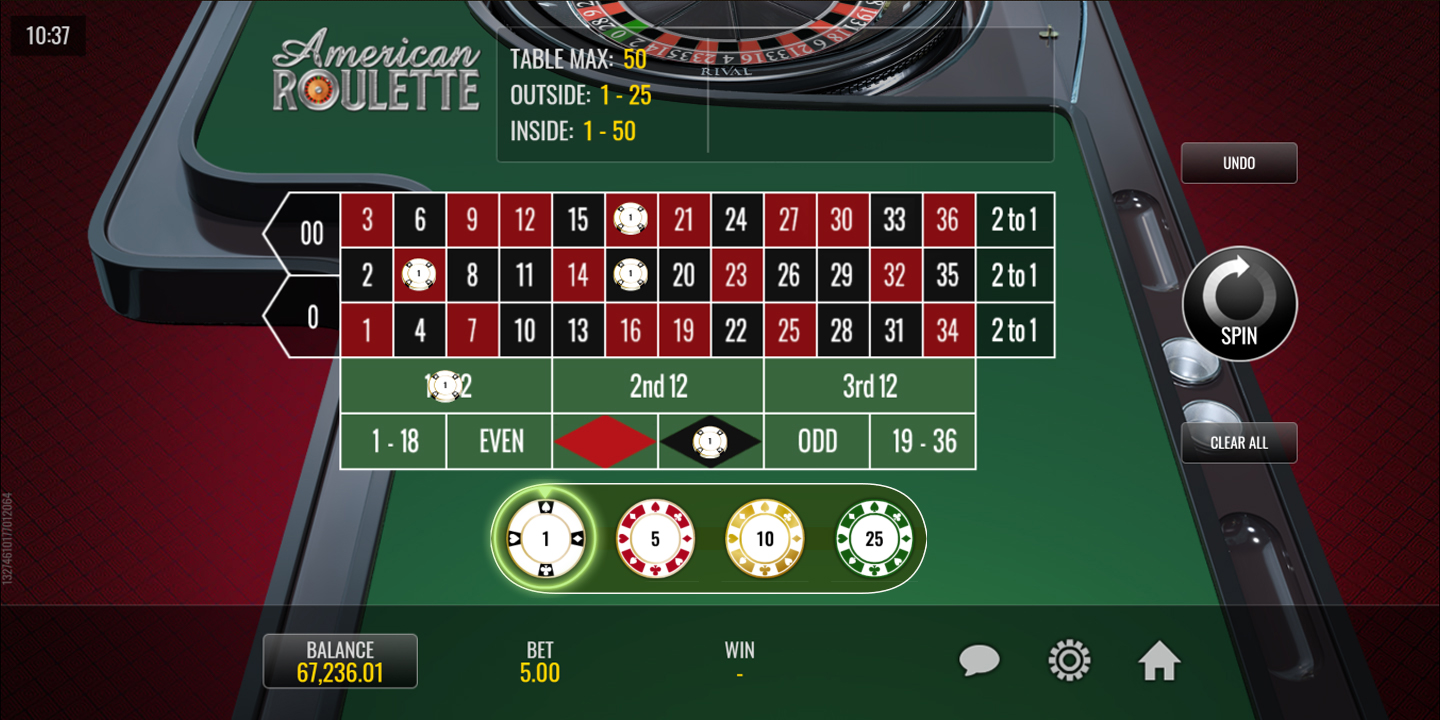Screen dimensions: 1440x720
Task: Undo the last bet
Action: click(x=1239, y=163)
